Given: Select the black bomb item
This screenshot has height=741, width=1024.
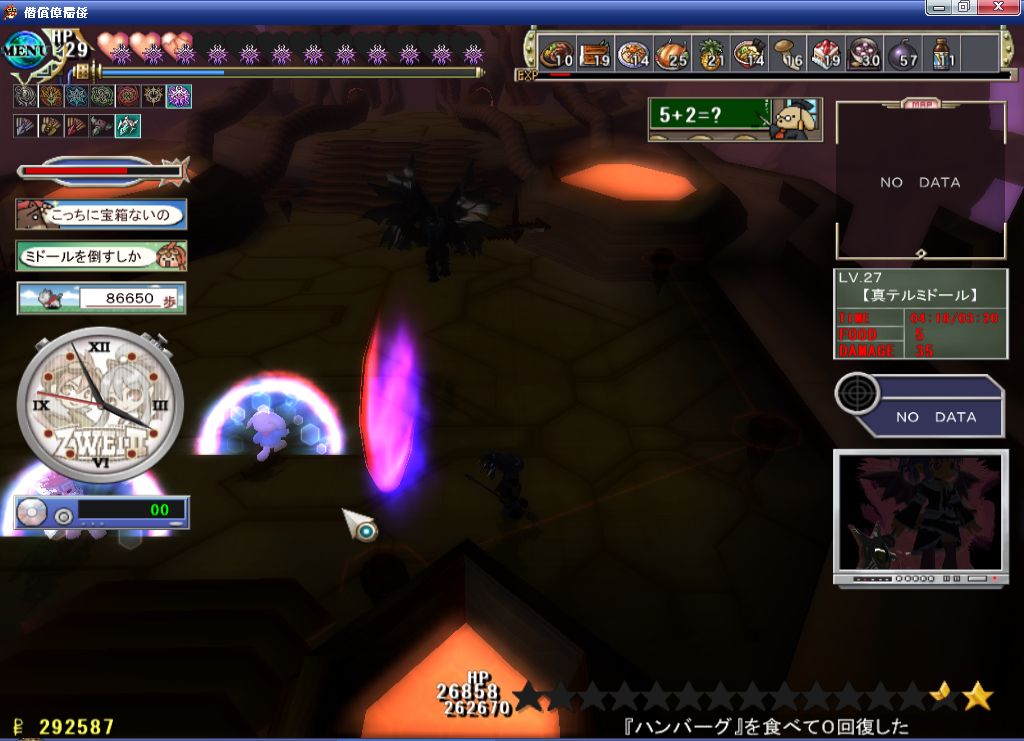Looking at the screenshot, I should pos(903,54).
